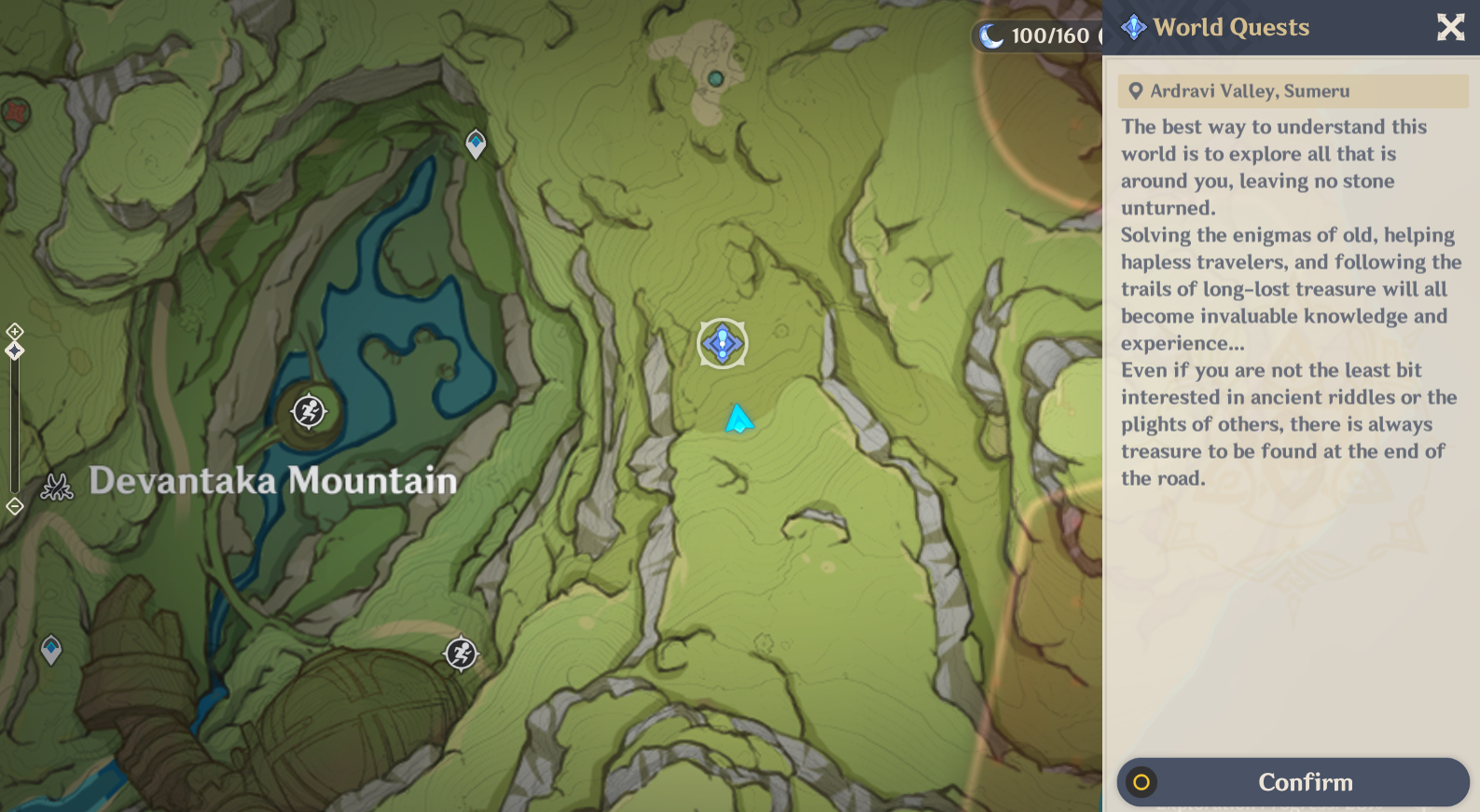Click the map pin above the northern lake
This screenshot has width=1480, height=812.
(475, 143)
